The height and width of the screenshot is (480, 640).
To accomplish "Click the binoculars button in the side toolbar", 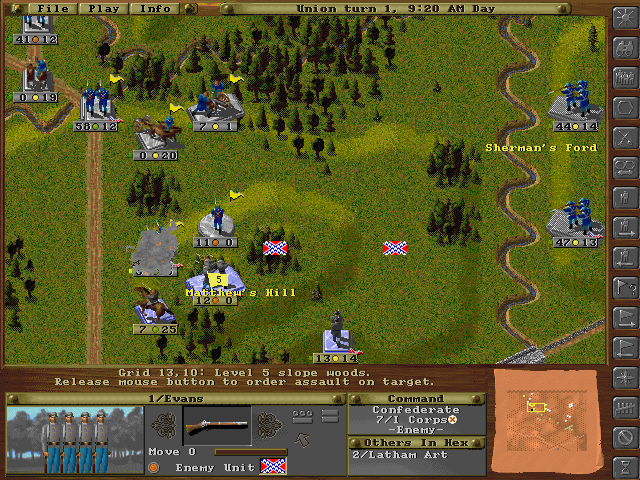I will 626,48.
